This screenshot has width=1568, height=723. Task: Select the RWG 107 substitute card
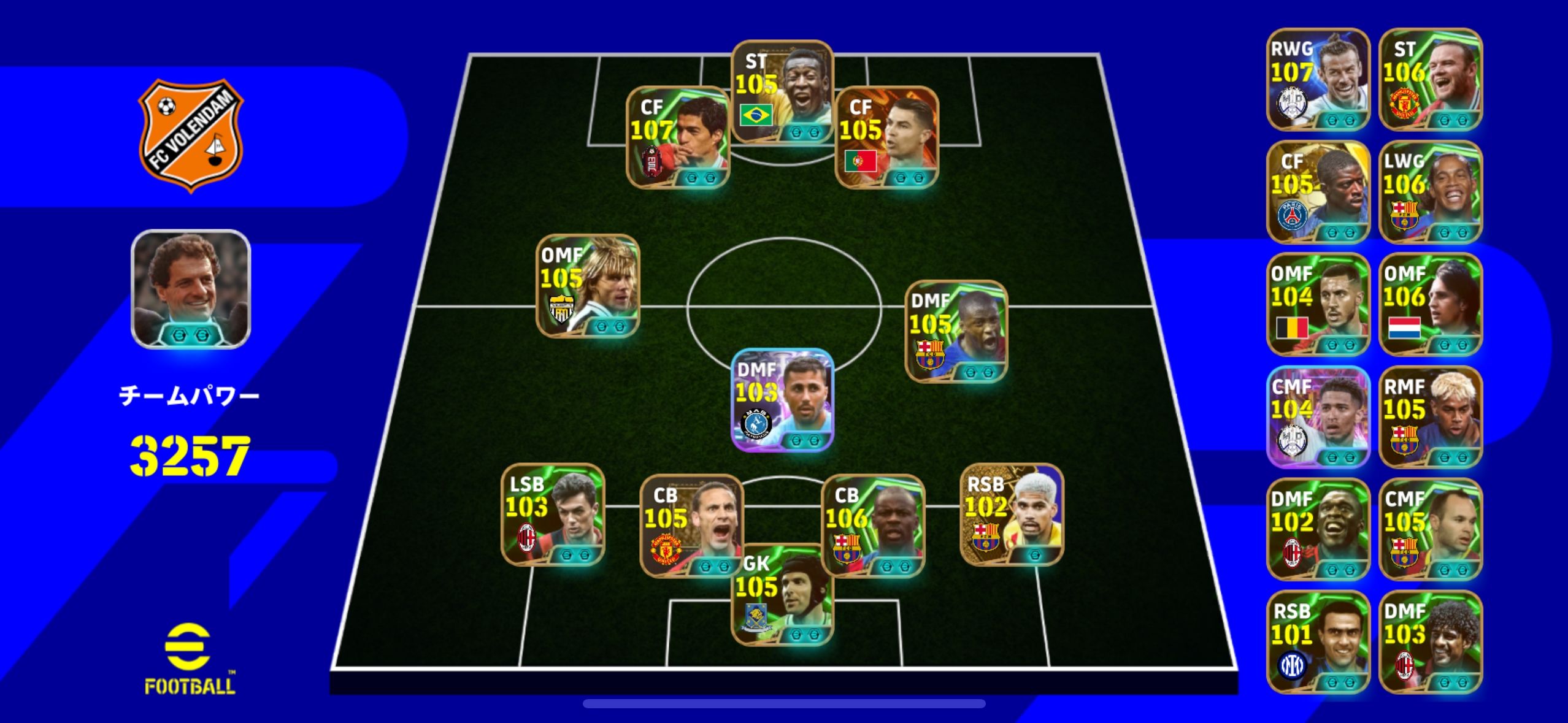[x=1318, y=79]
